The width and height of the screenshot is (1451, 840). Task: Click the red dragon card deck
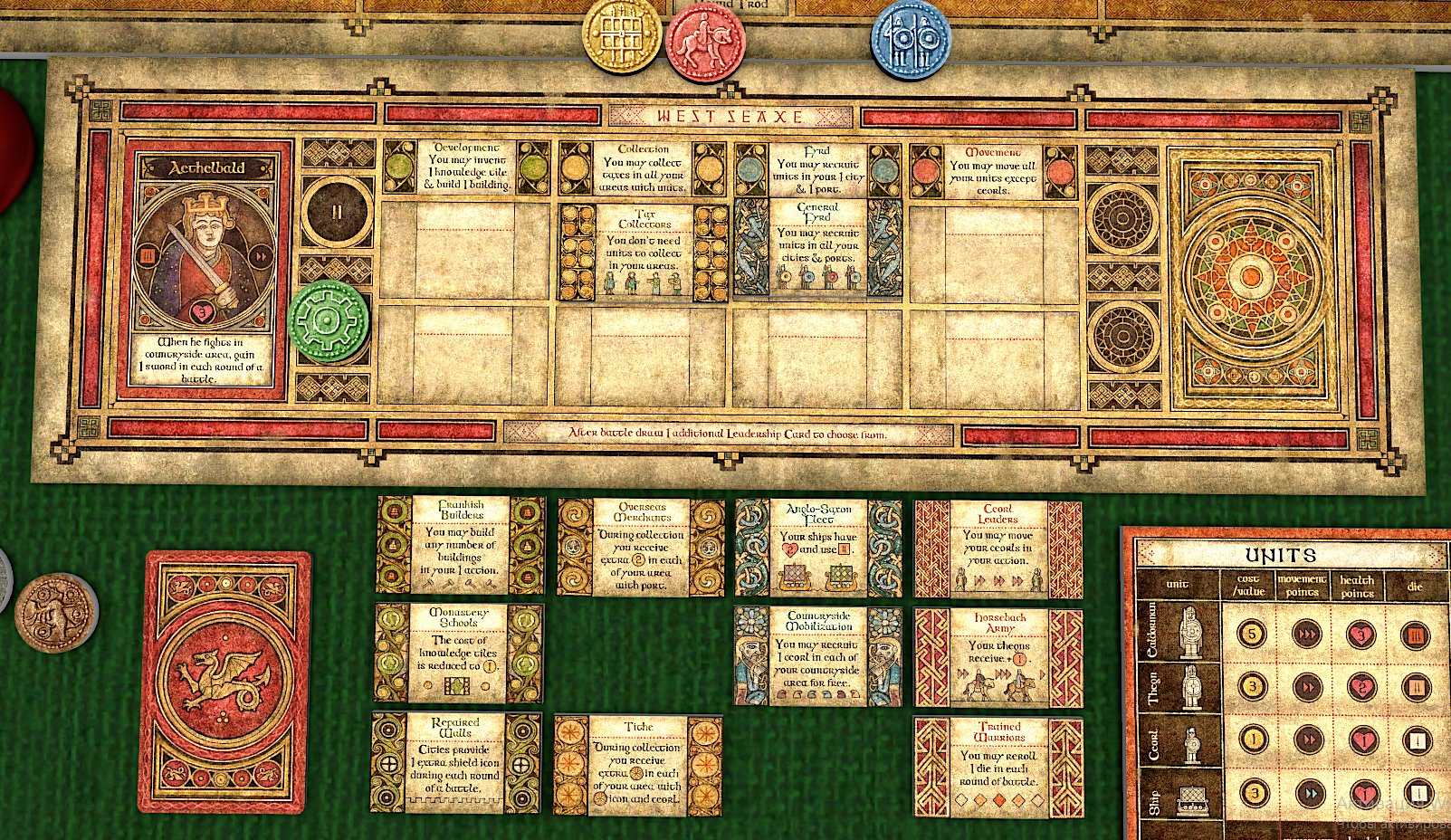pos(224,682)
